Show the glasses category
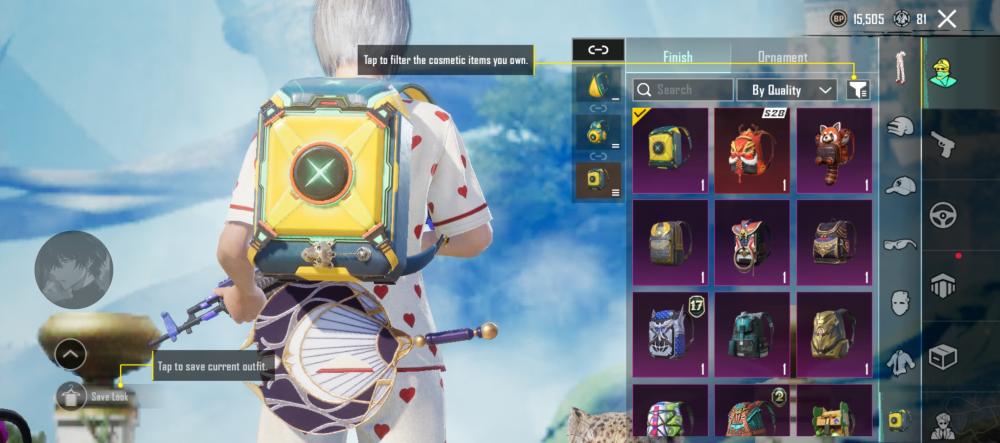 901,243
